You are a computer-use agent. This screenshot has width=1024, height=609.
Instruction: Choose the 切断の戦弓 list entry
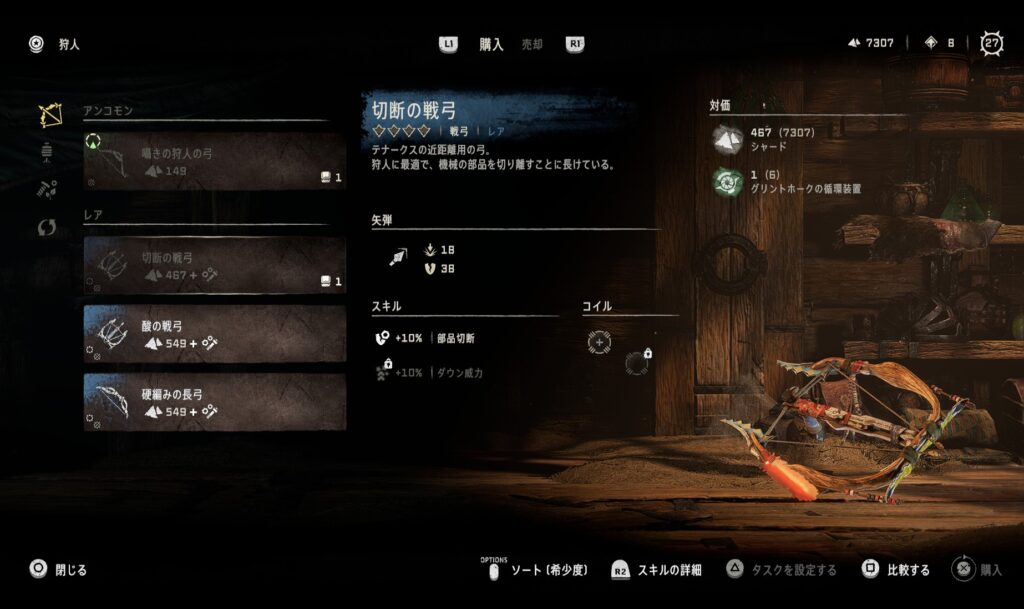[x=214, y=265]
